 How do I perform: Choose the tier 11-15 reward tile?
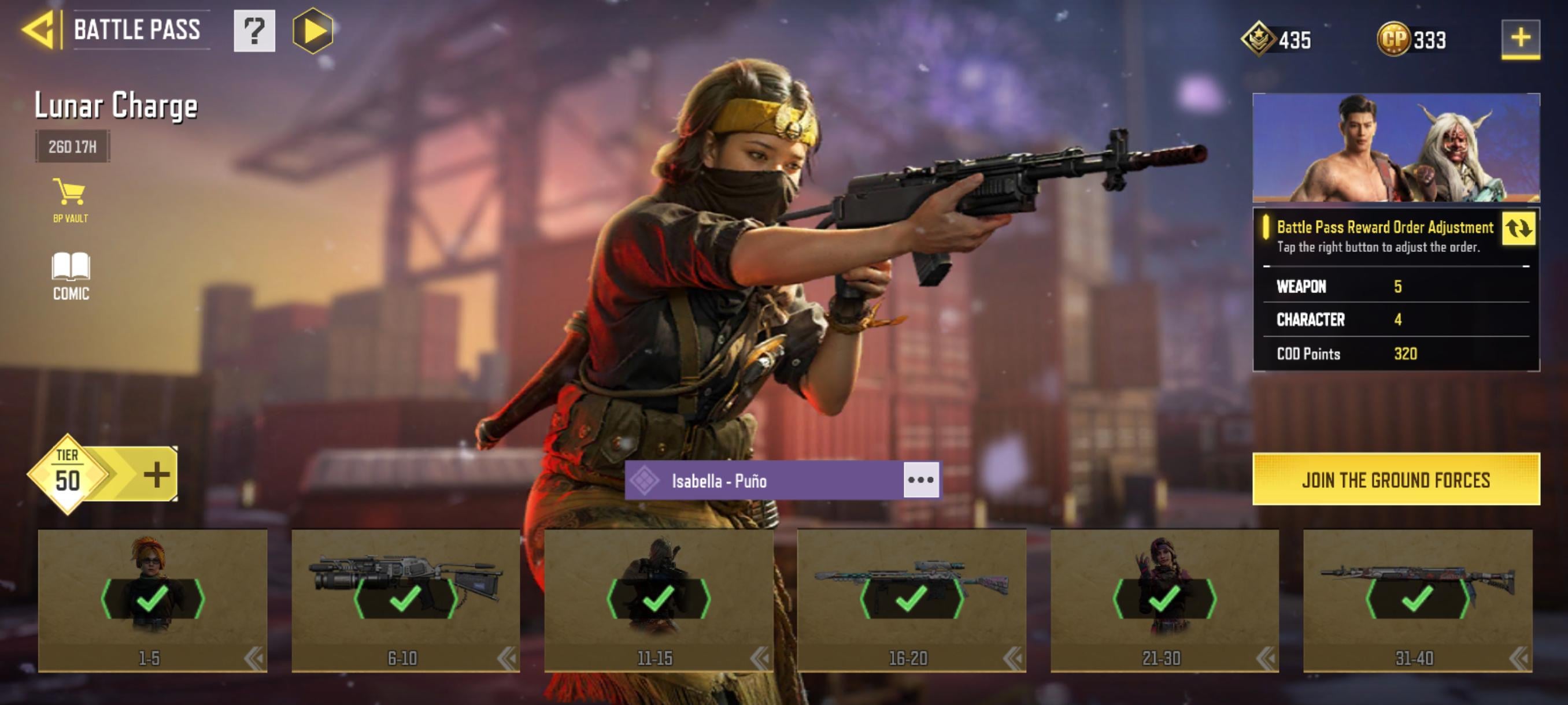(x=658, y=599)
